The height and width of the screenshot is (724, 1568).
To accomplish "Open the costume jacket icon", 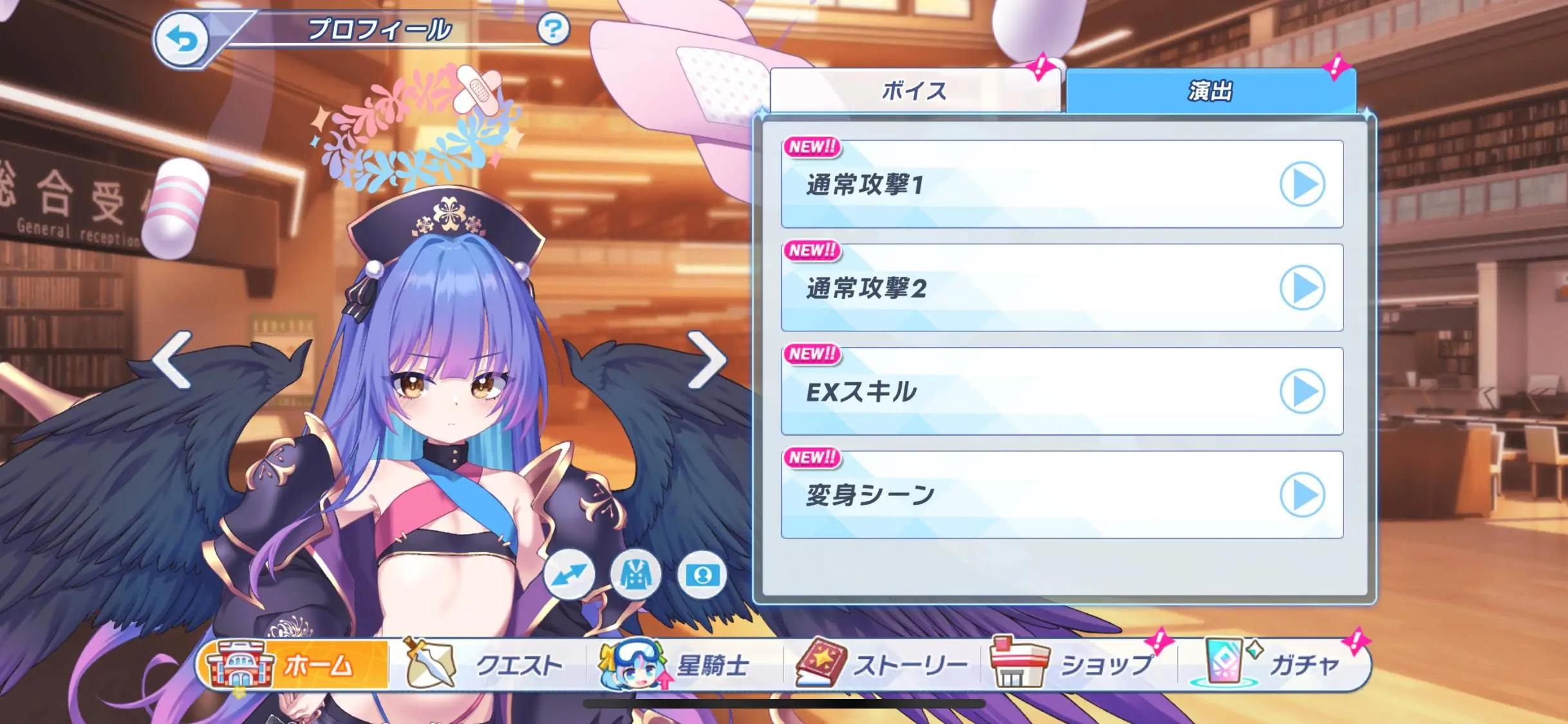I will 636,574.
